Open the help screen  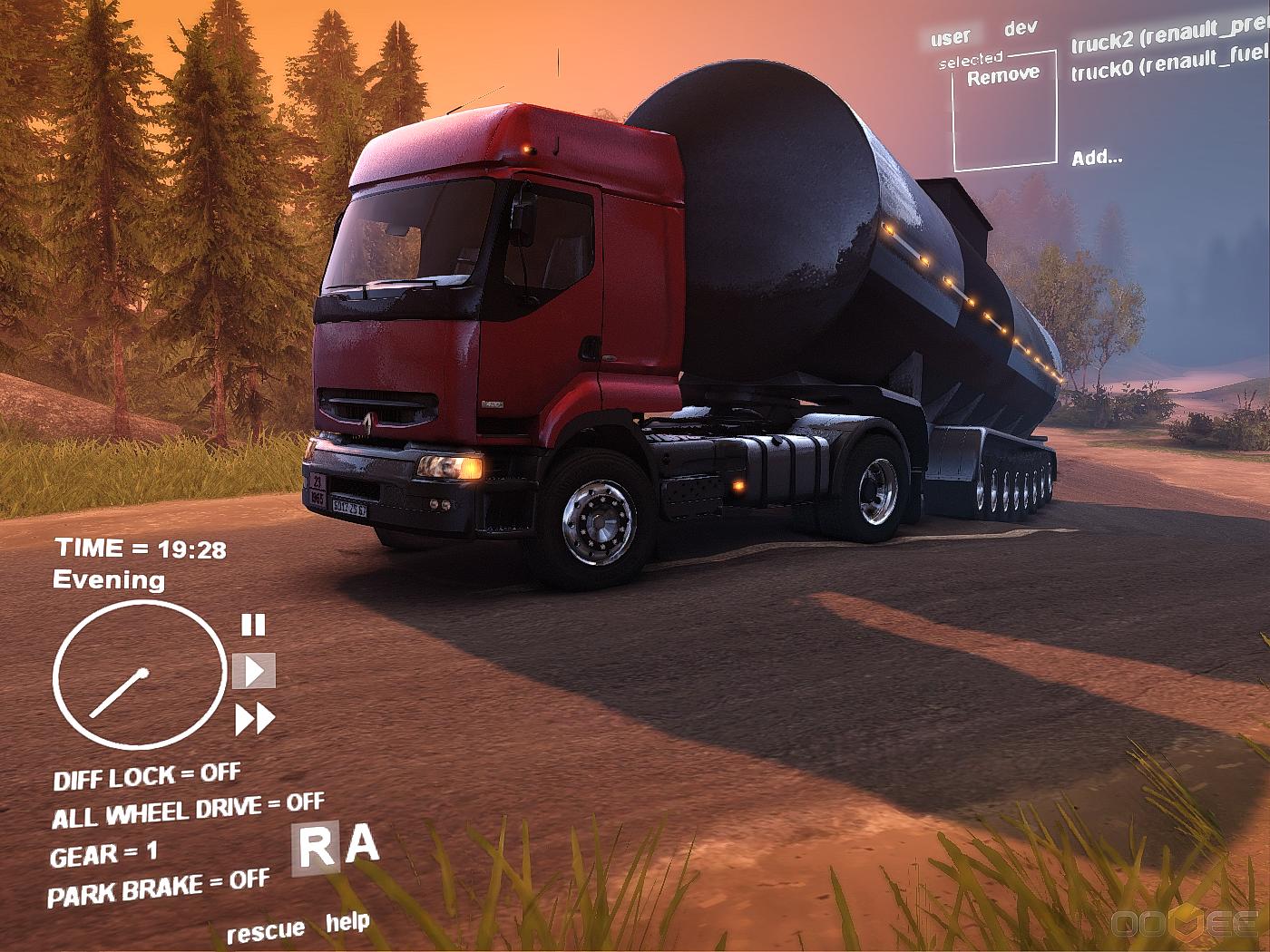pos(347,923)
